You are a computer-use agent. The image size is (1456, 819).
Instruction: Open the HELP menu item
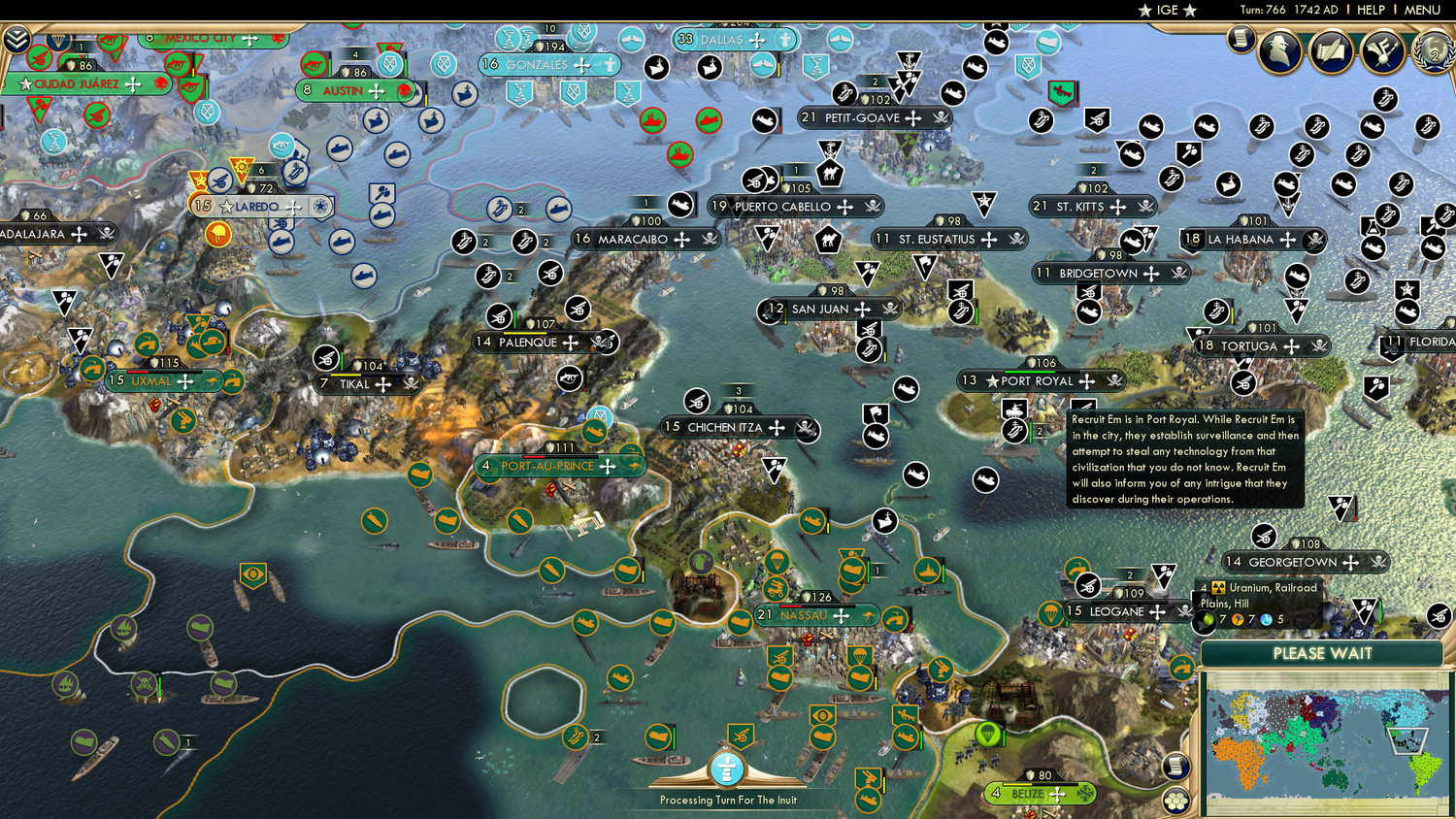[1373, 11]
